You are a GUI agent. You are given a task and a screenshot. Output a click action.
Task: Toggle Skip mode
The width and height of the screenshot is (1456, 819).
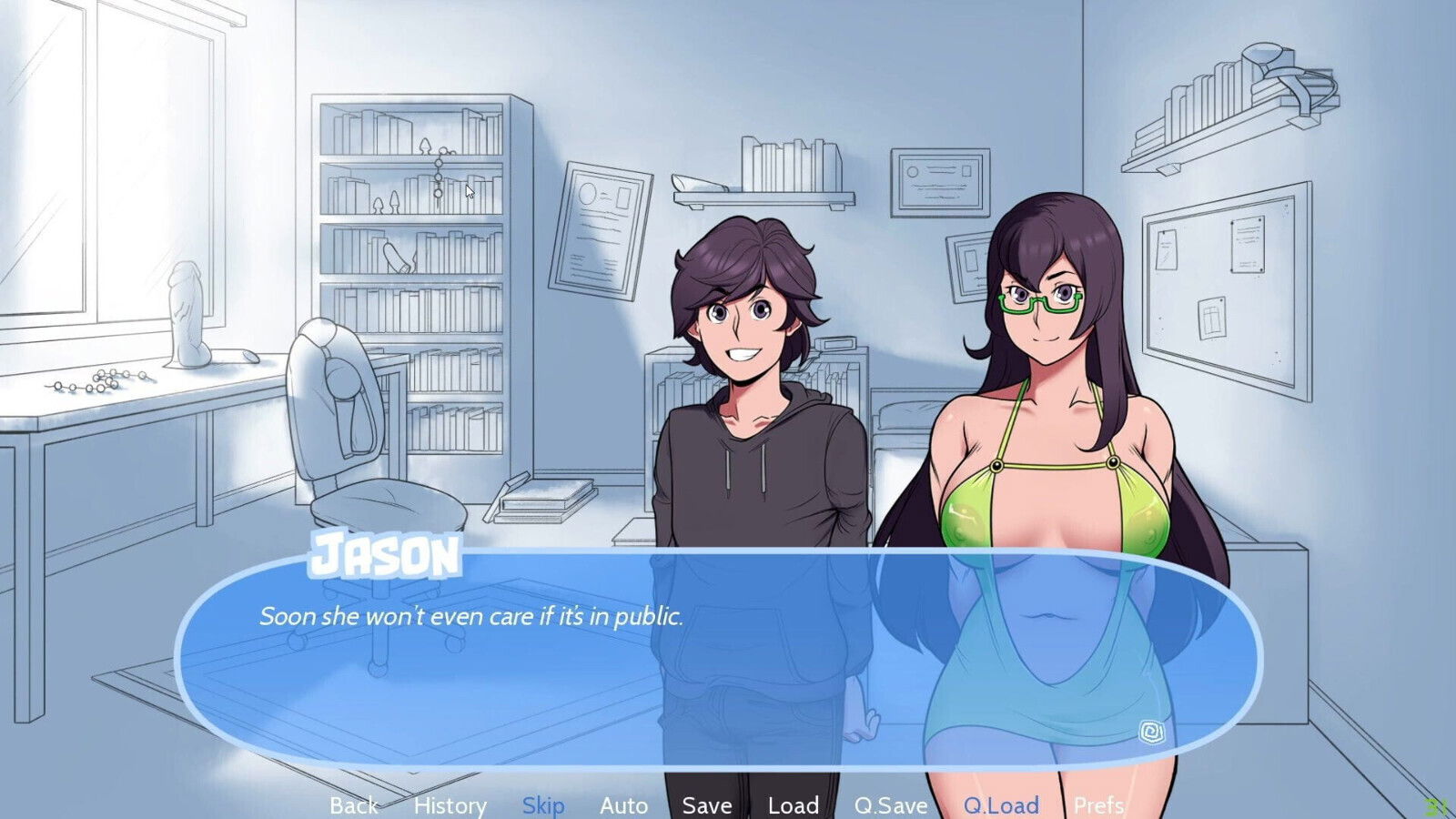(x=543, y=805)
